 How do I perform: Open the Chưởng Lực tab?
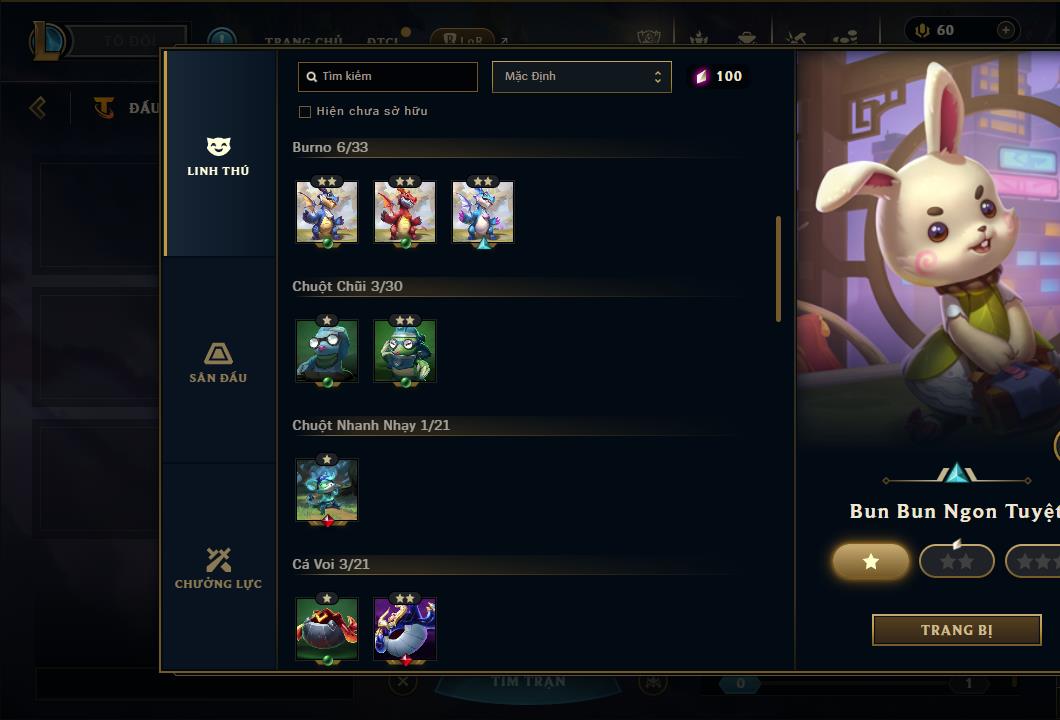218,568
